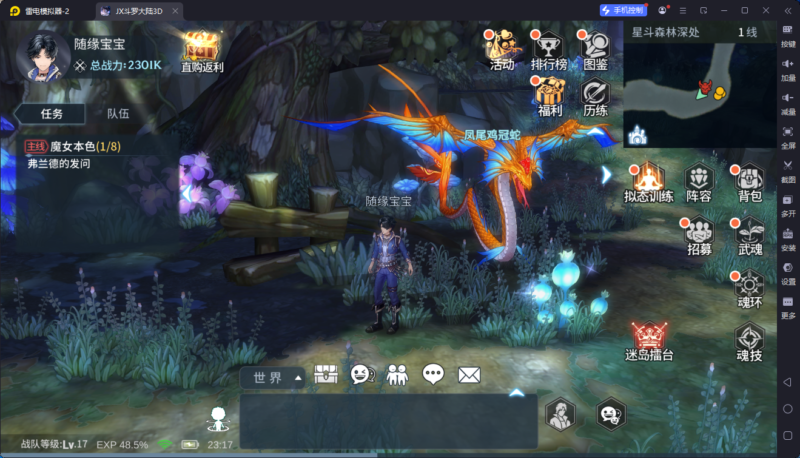Open the 历练 training icon

coord(595,95)
